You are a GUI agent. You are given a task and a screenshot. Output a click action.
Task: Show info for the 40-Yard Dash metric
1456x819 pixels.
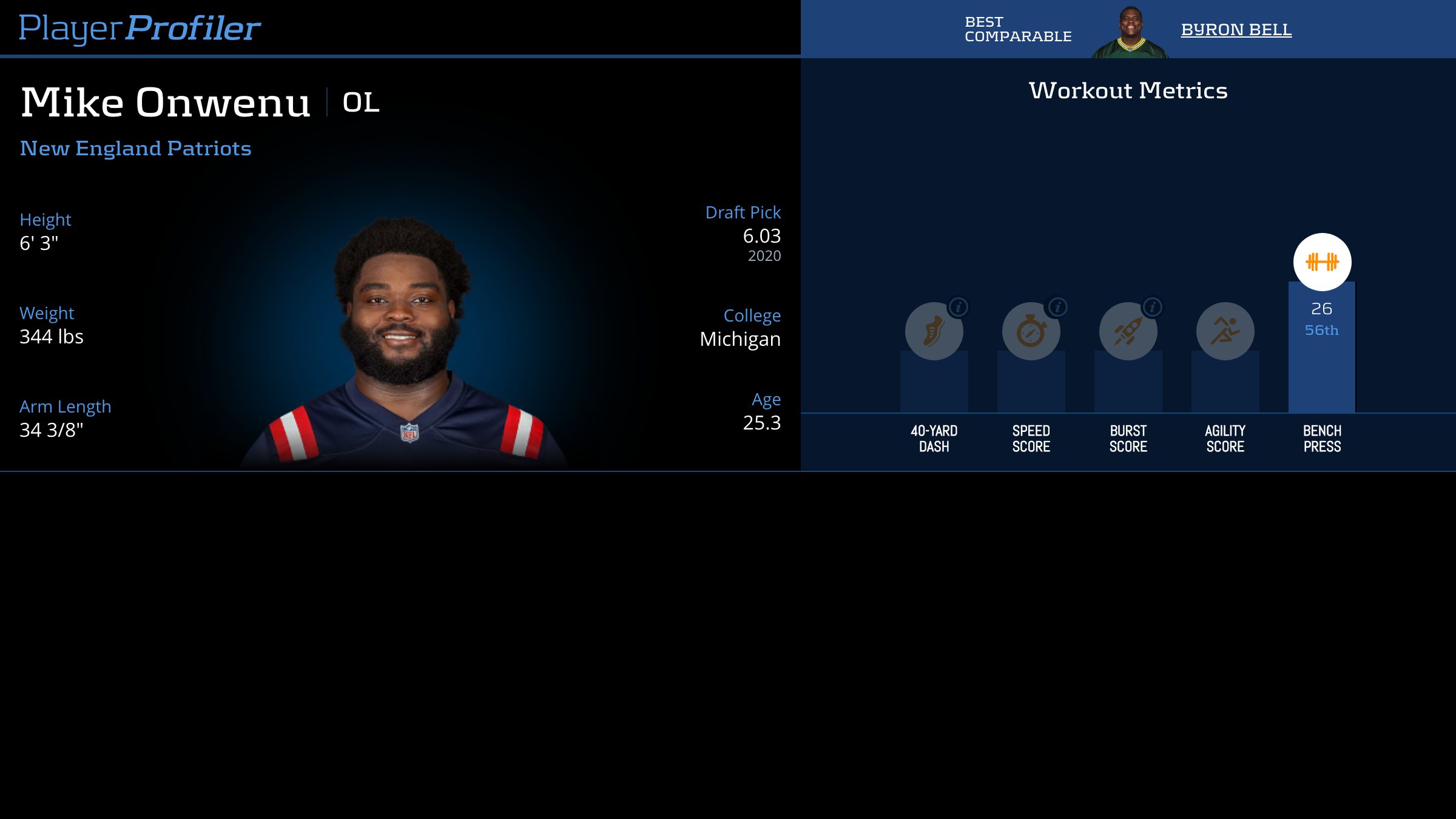point(959,308)
